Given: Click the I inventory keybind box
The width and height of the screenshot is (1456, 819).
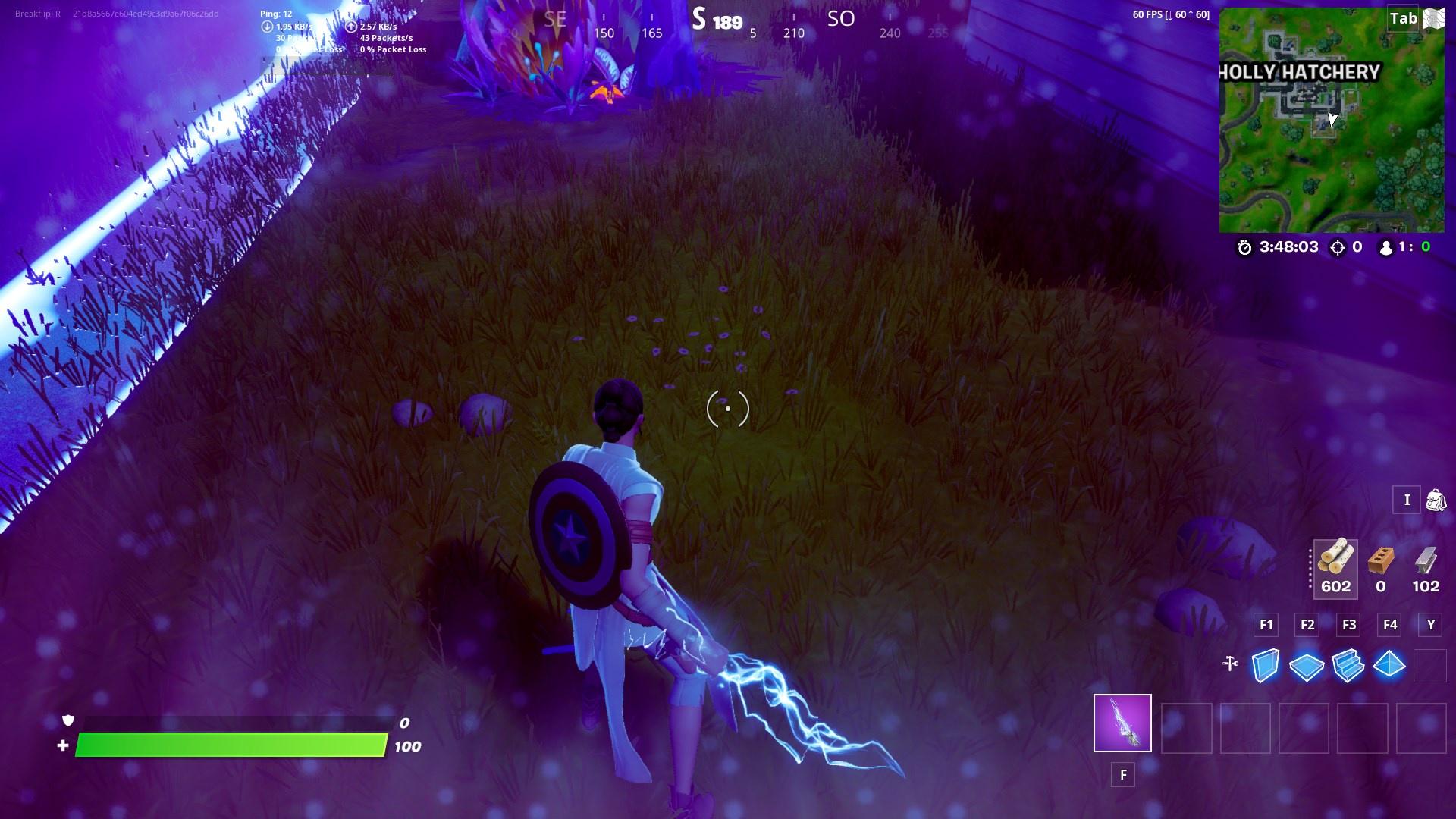Looking at the screenshot, I should point(1407,500).
